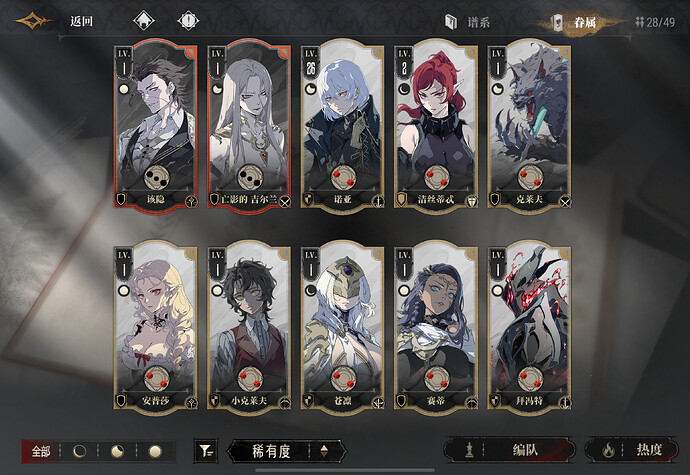Show all with the 全部 filter
The height and width of the screenshot is (475, 690).
pyautogui.click(x=41, y=451)
